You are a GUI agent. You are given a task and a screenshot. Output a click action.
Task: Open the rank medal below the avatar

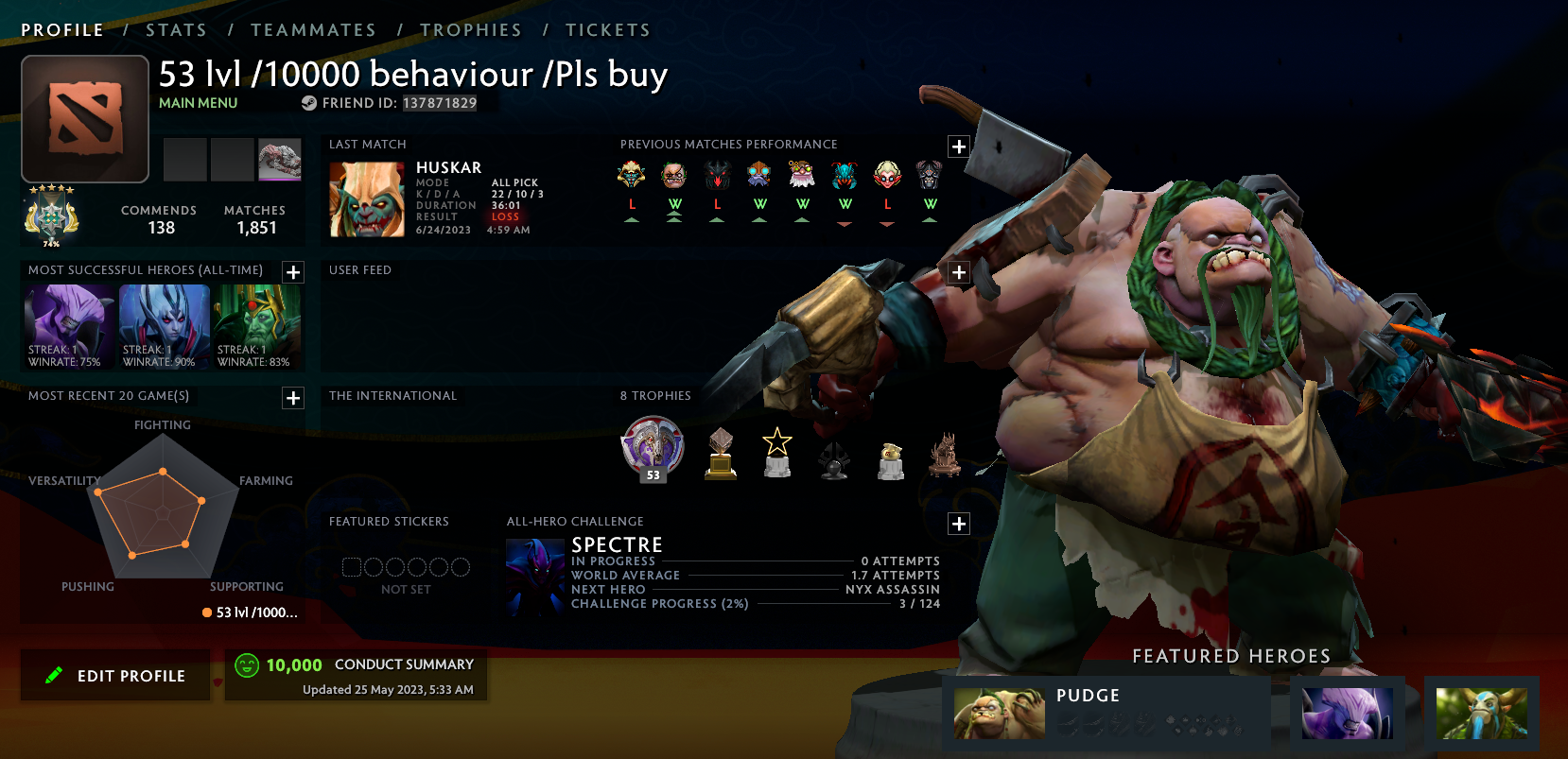click(x=53, y=214)
